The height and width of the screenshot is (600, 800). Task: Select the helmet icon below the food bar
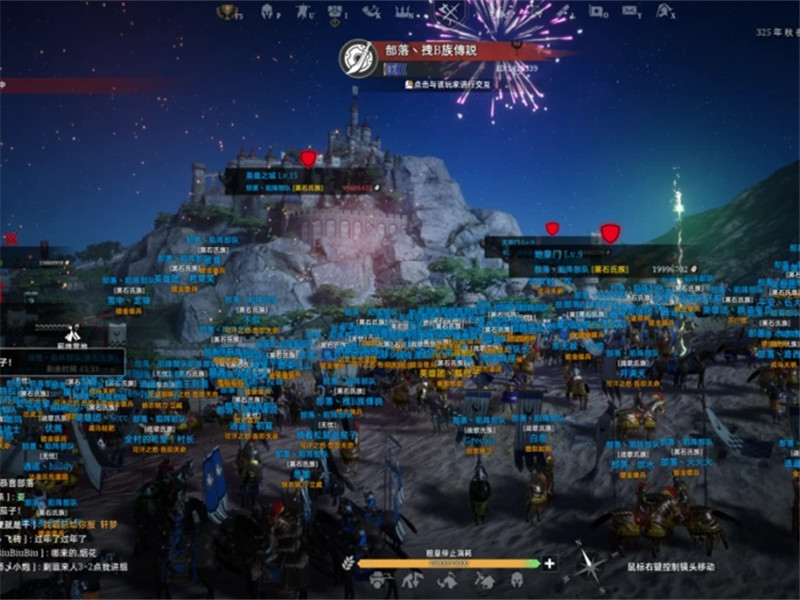click(516, 580)
